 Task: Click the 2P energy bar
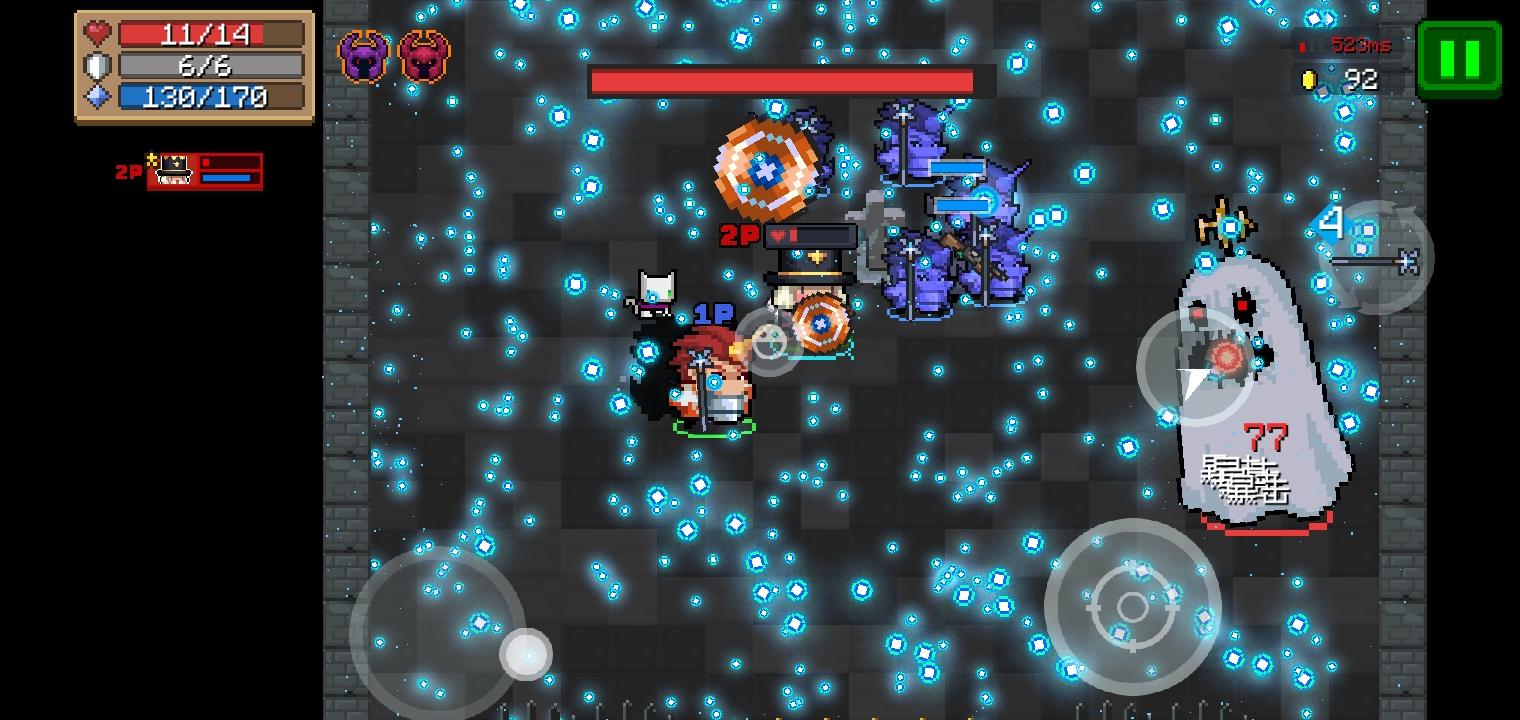227,178
